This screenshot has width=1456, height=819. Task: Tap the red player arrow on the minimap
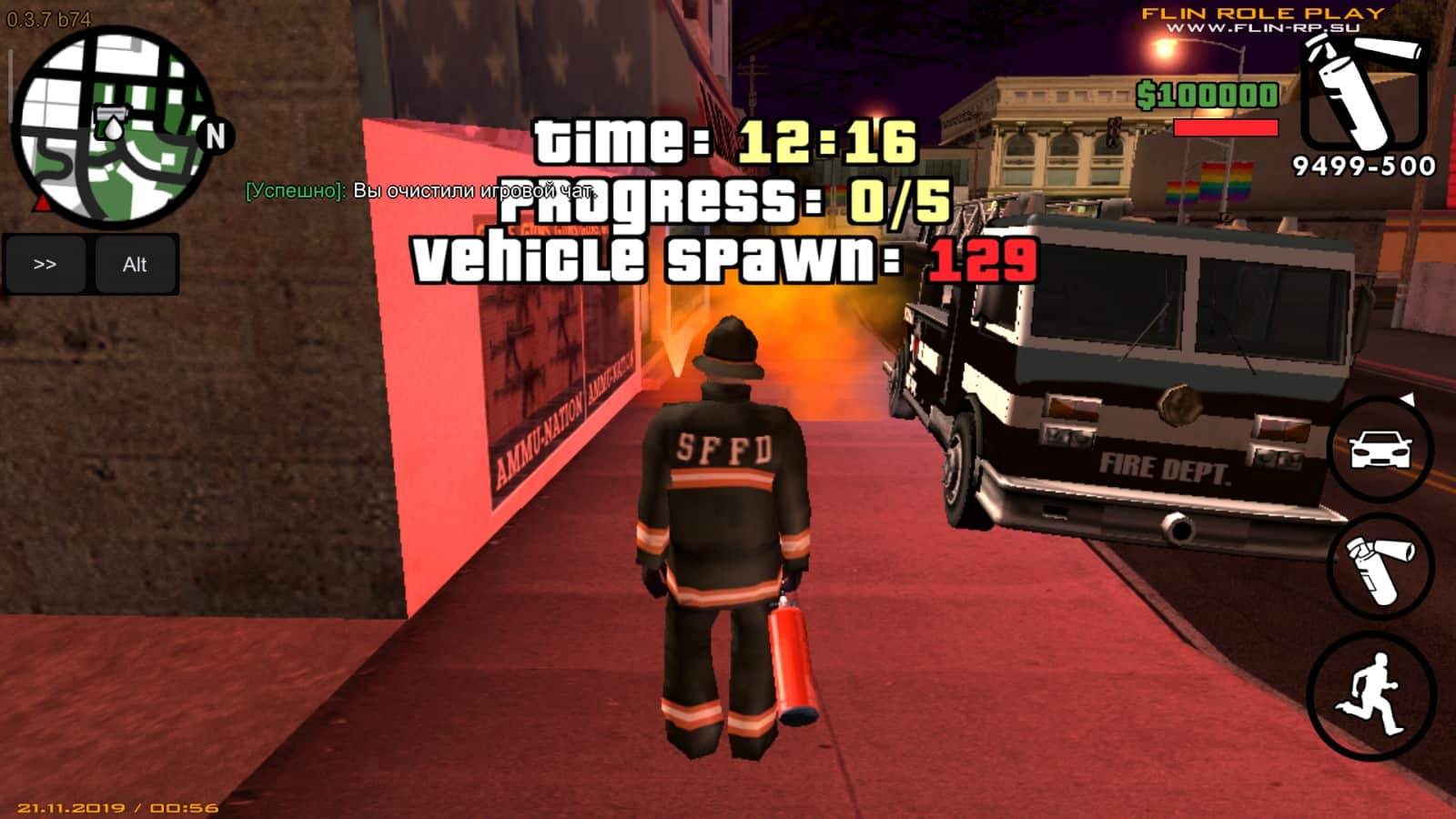click(41, 202)
